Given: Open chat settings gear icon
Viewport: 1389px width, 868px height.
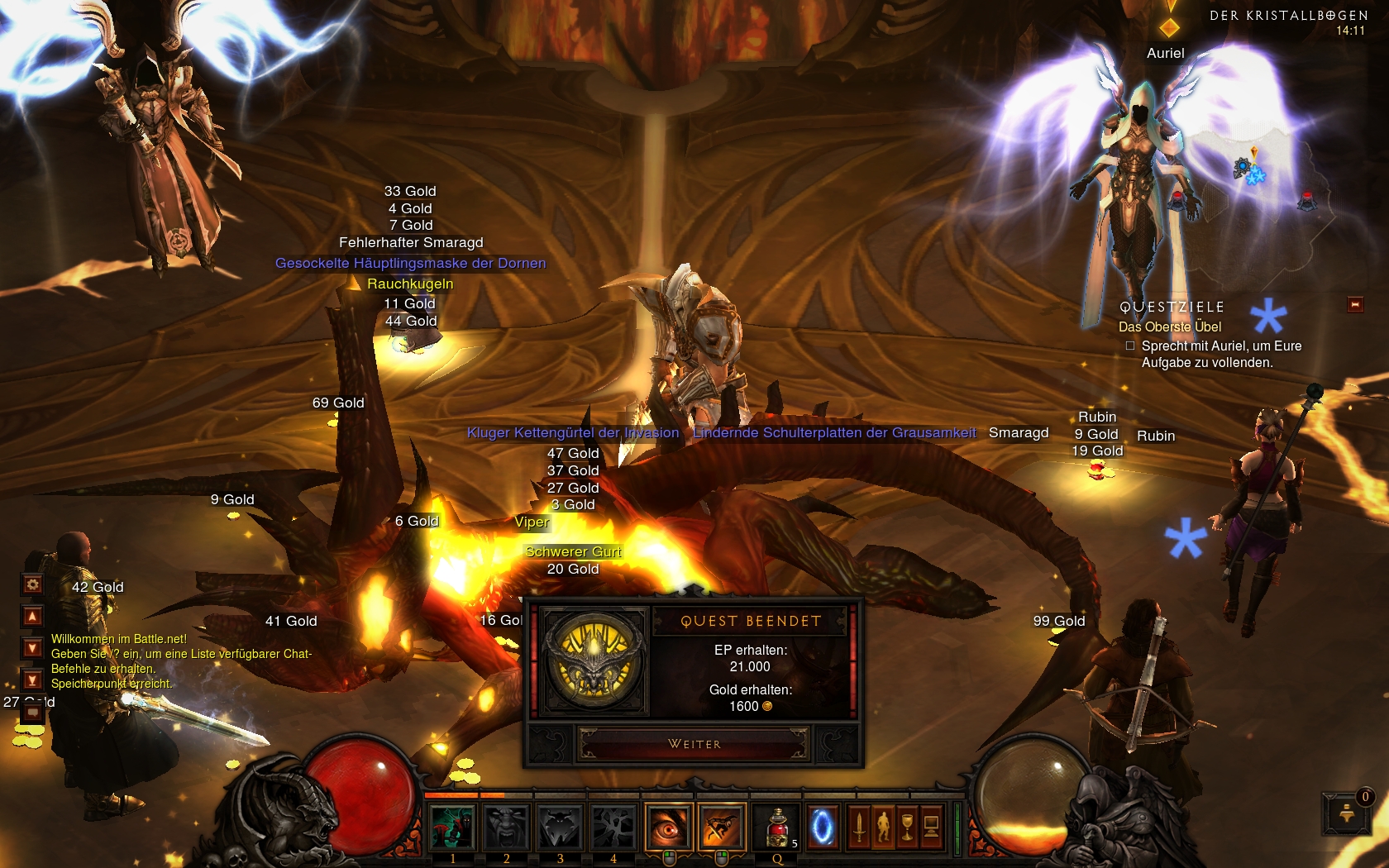Looking at the screenshot, I should pos(32,584).
